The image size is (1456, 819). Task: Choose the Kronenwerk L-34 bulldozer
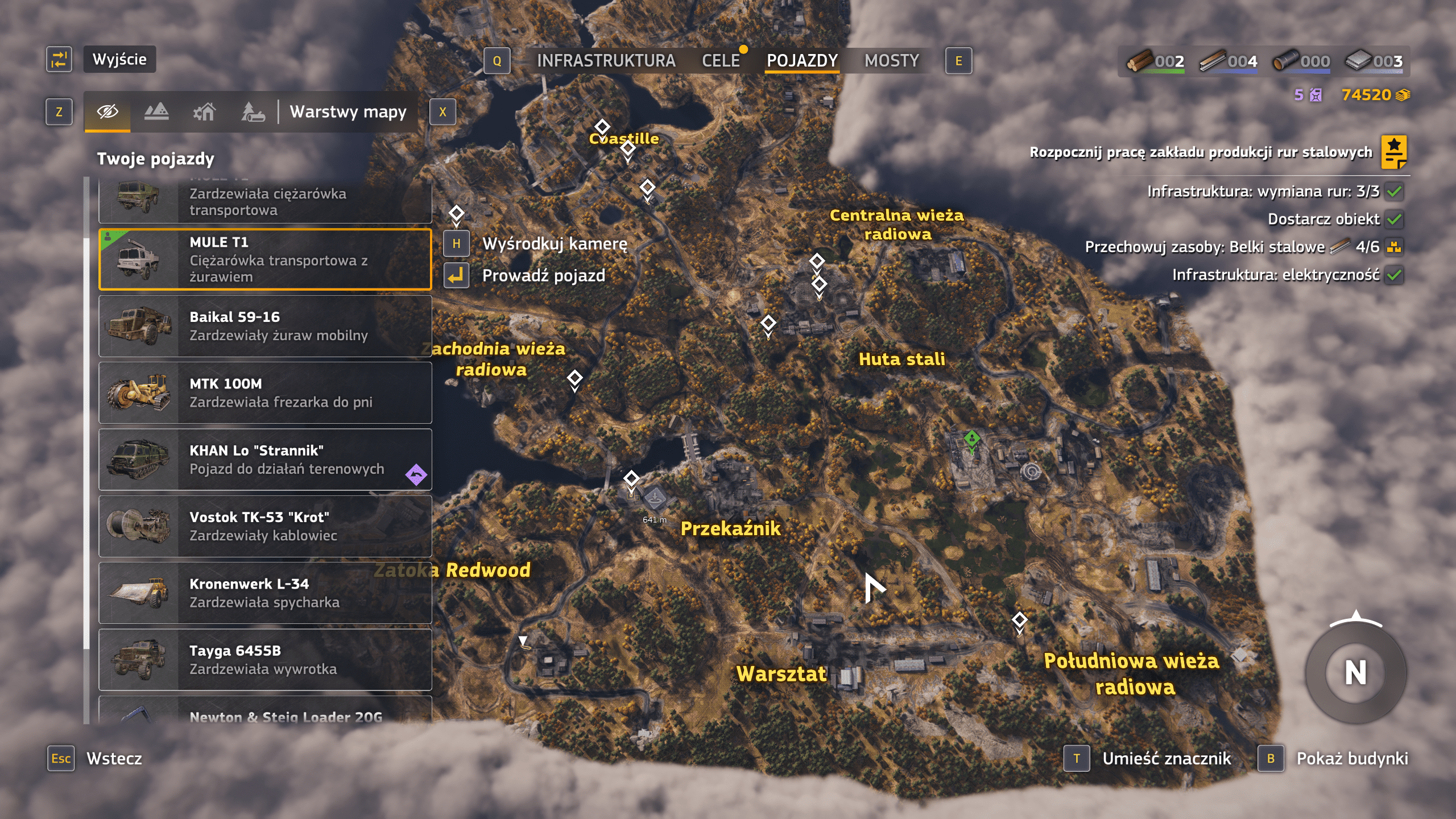(x=265, y=593)
